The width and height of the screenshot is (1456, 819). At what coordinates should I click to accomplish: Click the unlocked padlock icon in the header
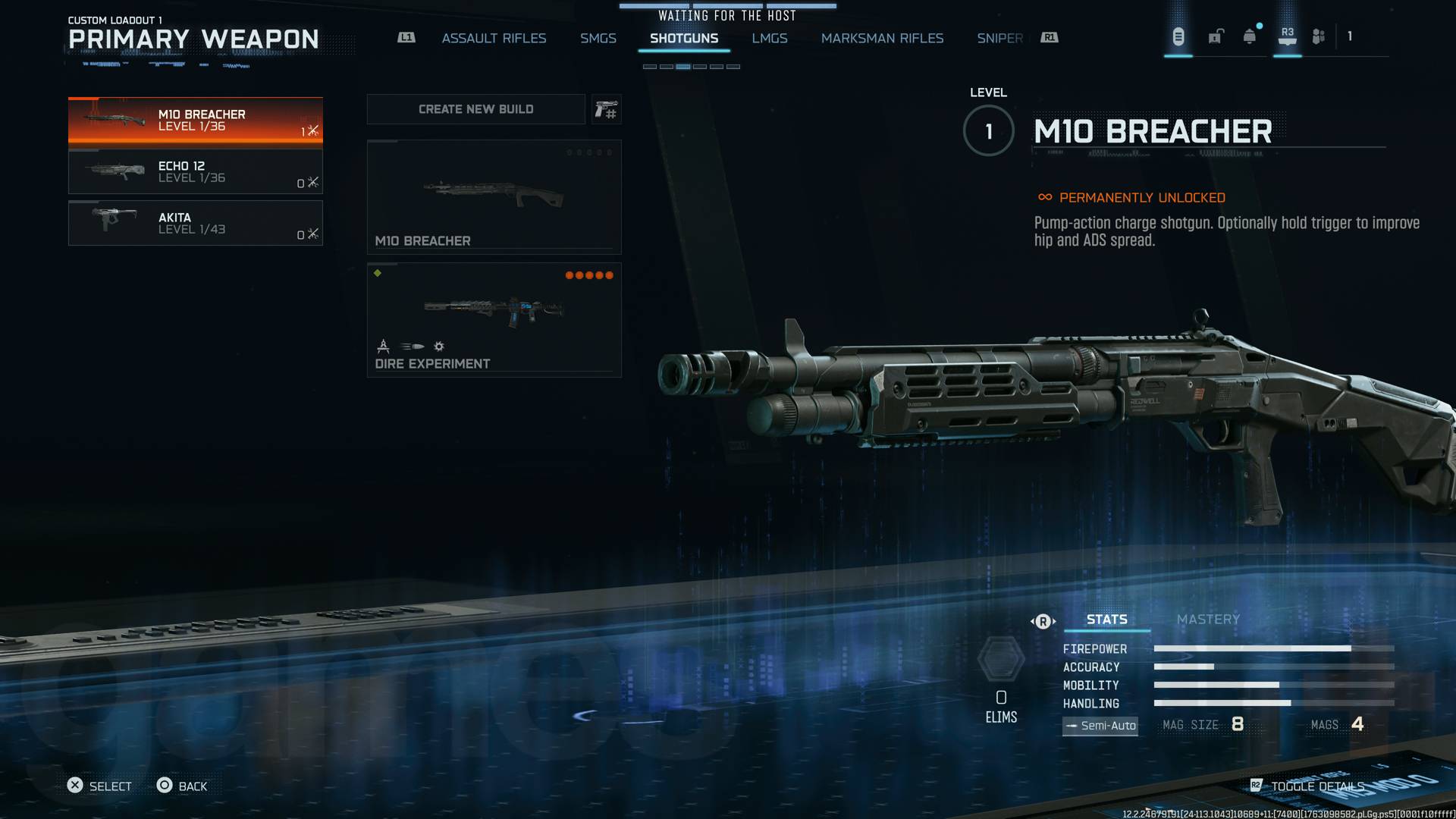(x=1216, y=37)
